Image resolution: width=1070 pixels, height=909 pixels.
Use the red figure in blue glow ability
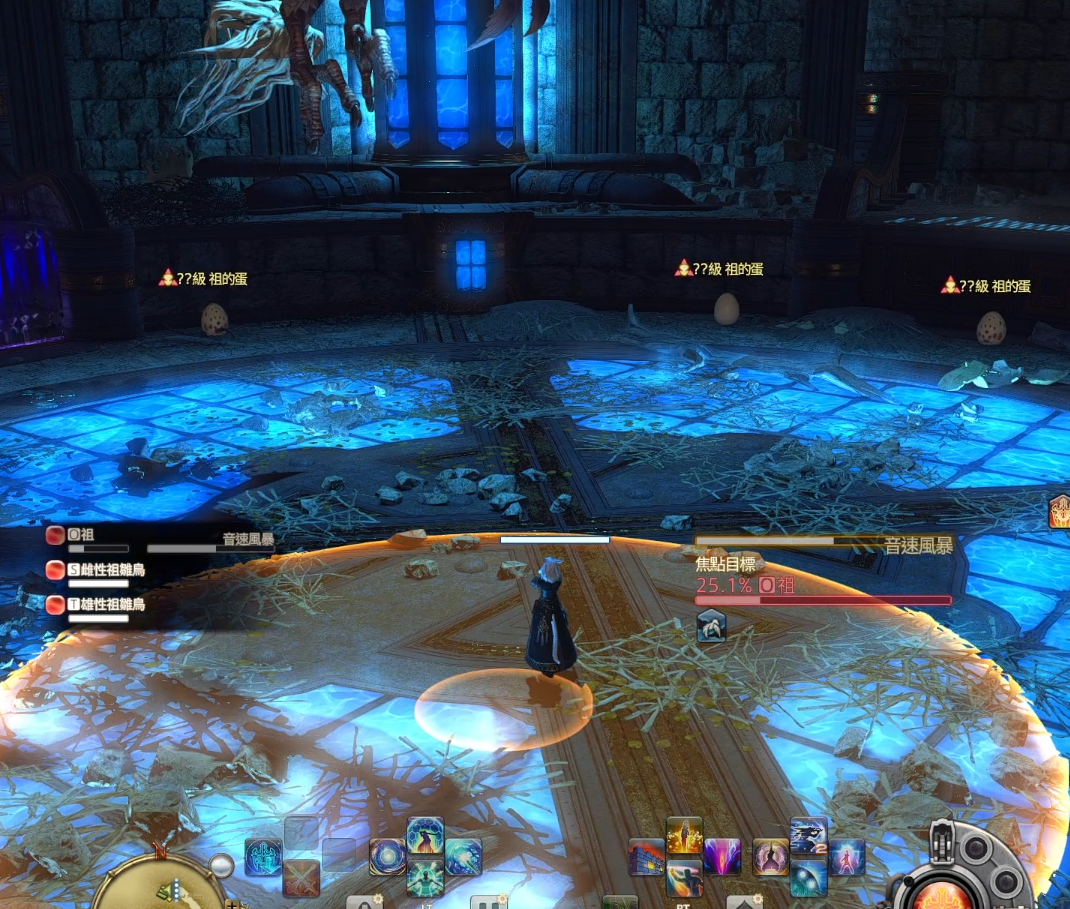click(x=846, y=857)
